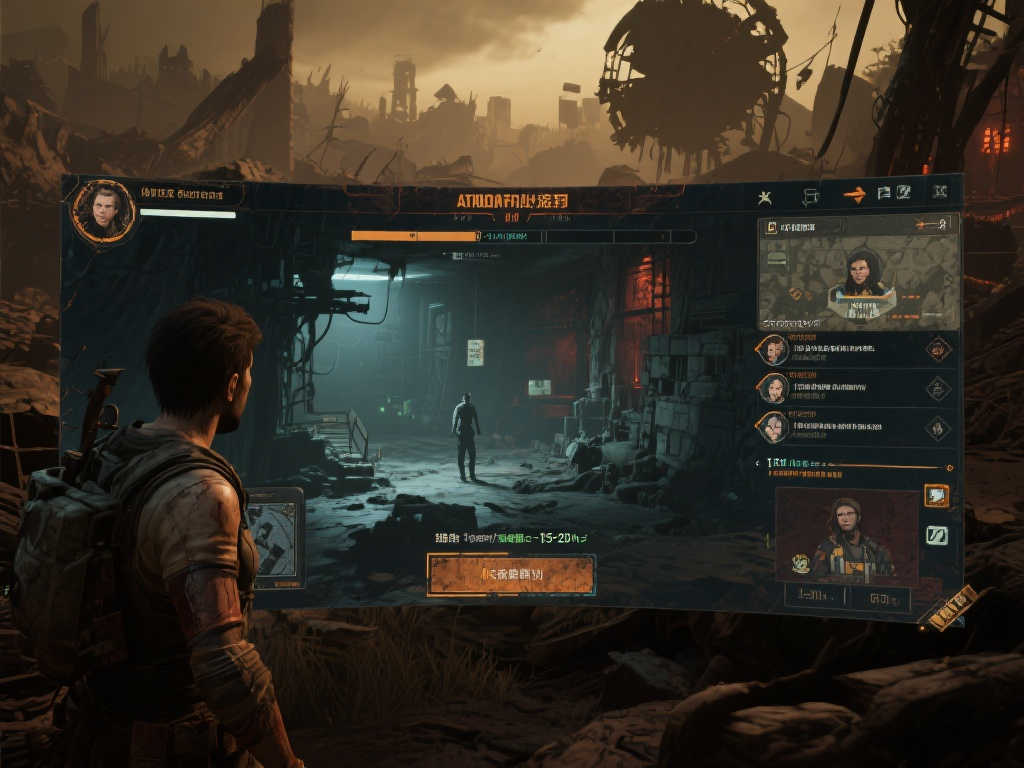The image size is (1024, 768).
Task: Click the left button beneath the red portrait
Action: pos(815,597)
